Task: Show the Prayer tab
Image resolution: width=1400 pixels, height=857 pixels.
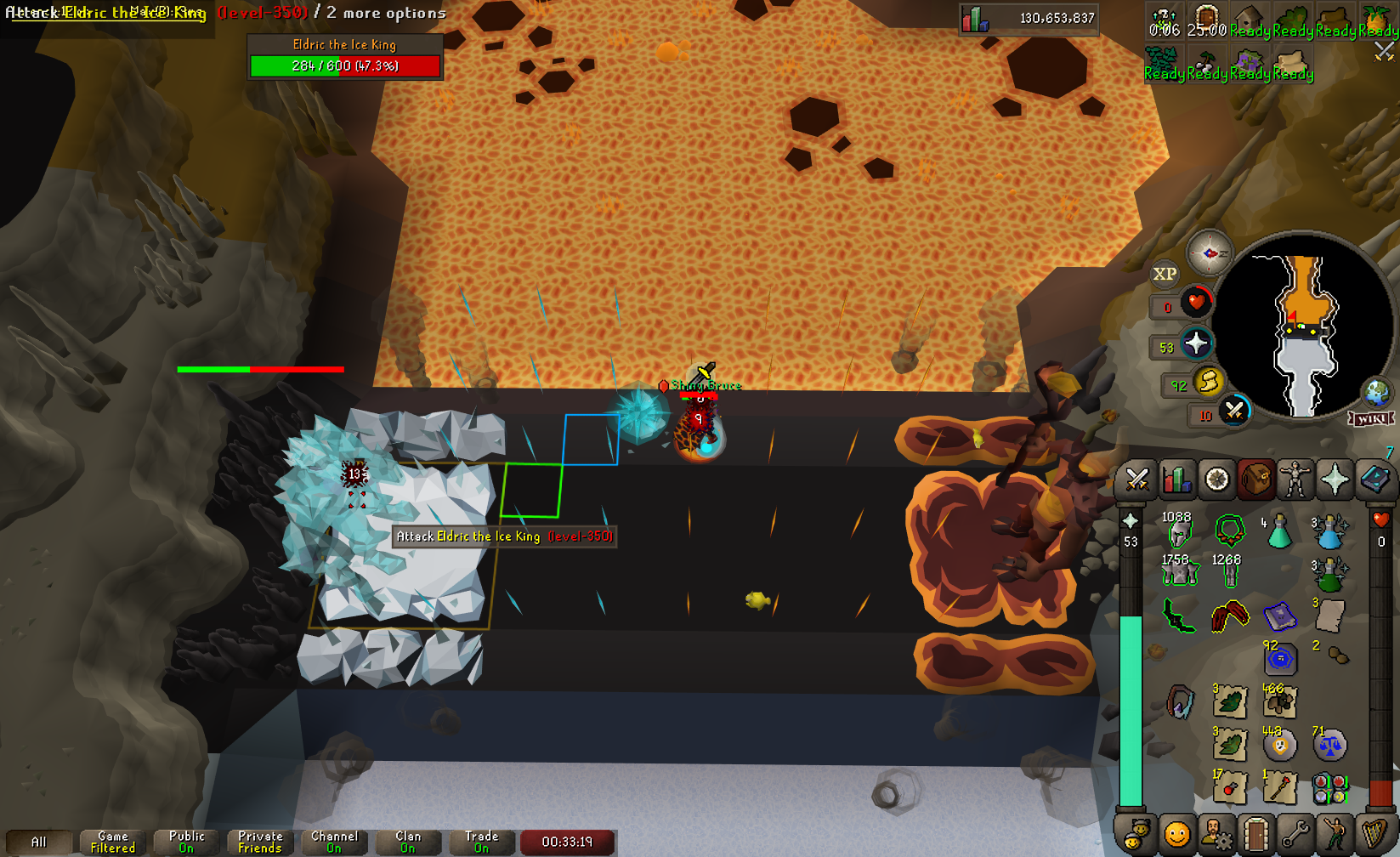Action: click(1335, 480)
